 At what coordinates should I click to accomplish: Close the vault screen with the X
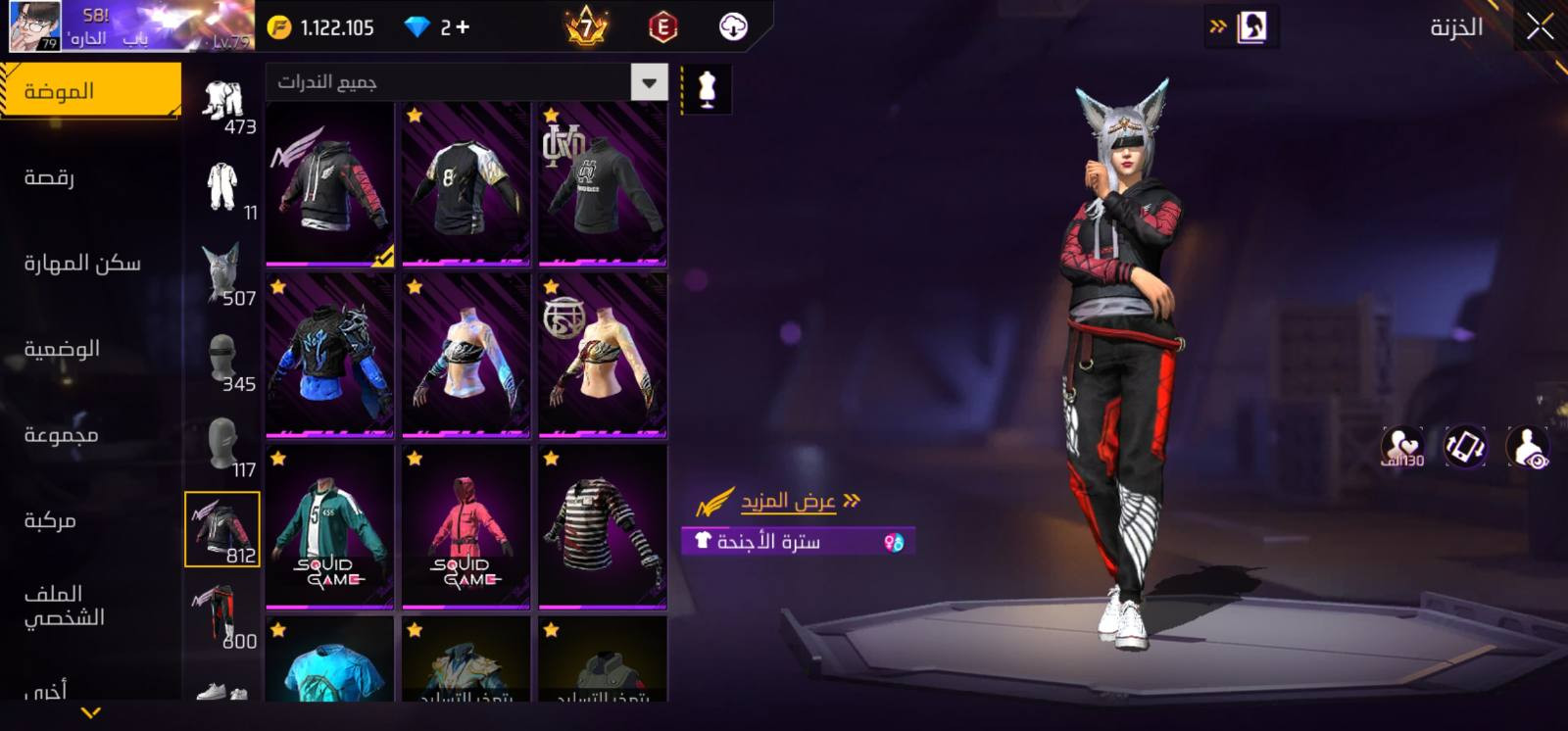coord(1540,27)
